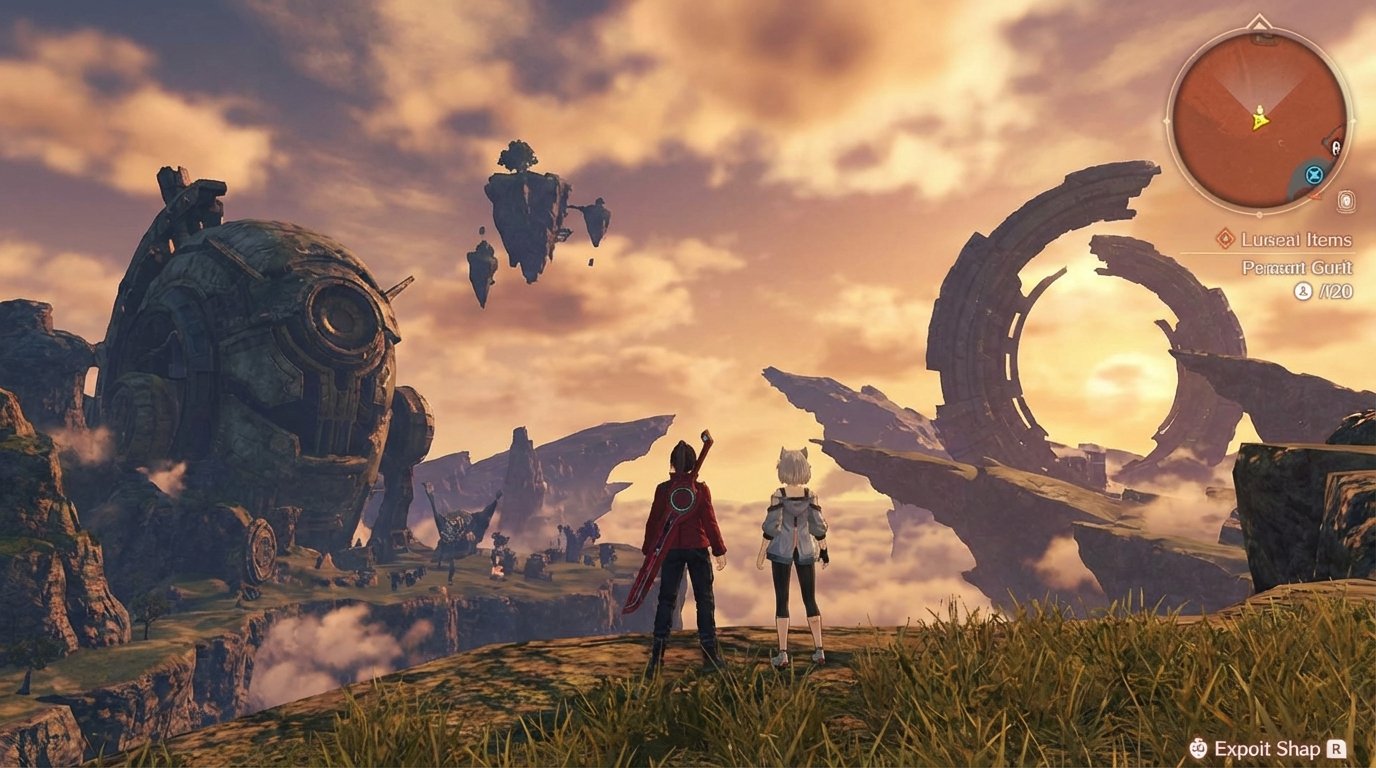Select the pouch item icon below the minimap

(1345, 200)
